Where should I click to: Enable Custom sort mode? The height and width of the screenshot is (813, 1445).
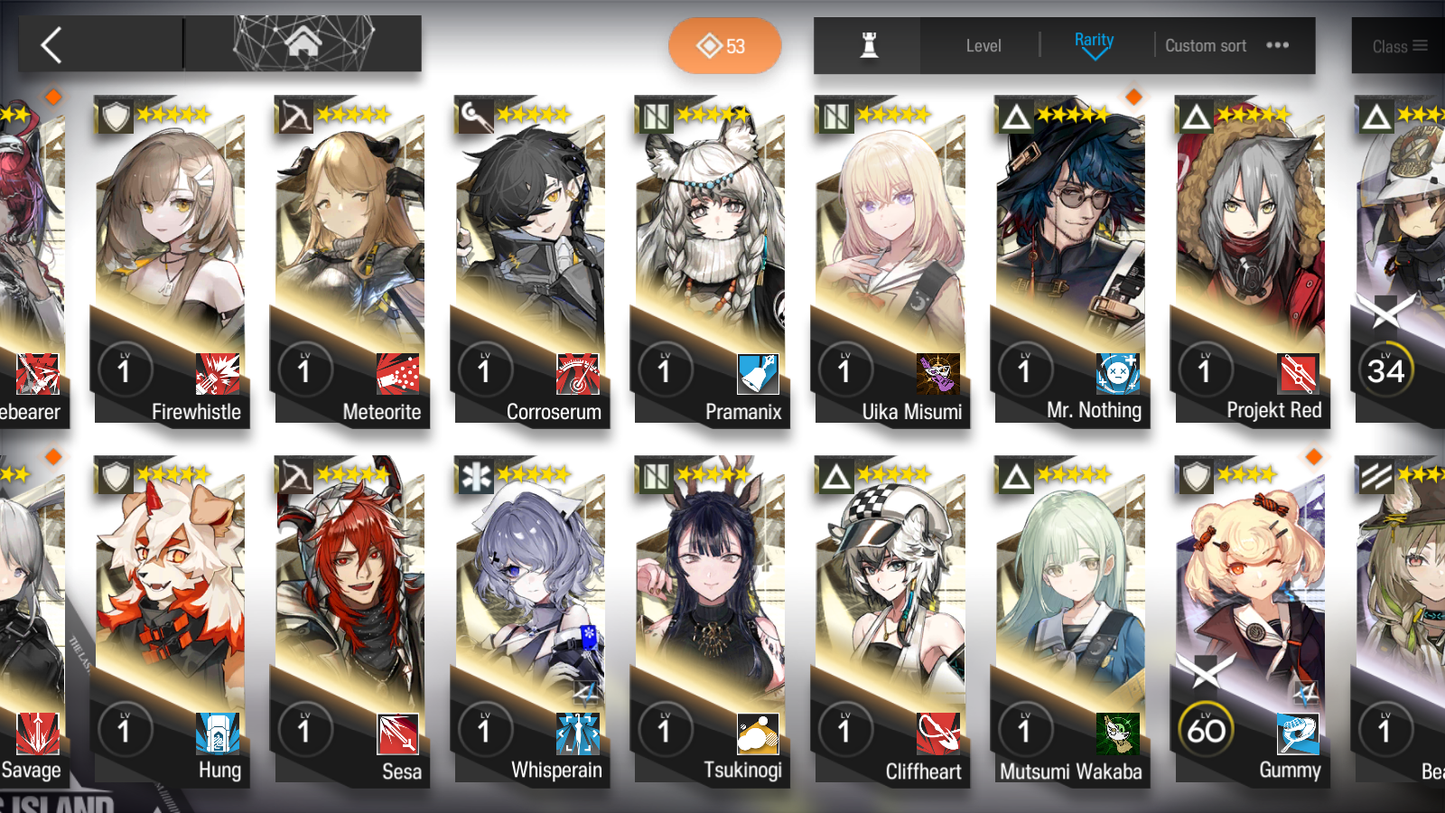coord(1206,45)
